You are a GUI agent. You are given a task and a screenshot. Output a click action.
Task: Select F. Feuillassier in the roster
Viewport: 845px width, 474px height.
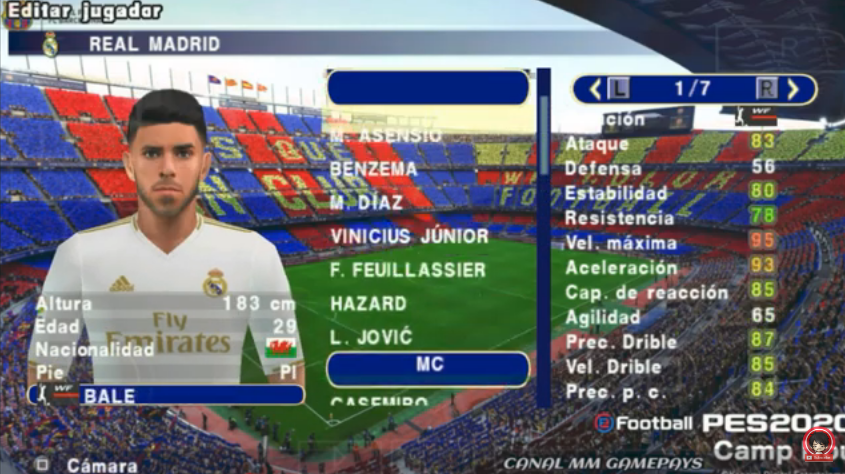pyautogui.click(x=408, y=270)
